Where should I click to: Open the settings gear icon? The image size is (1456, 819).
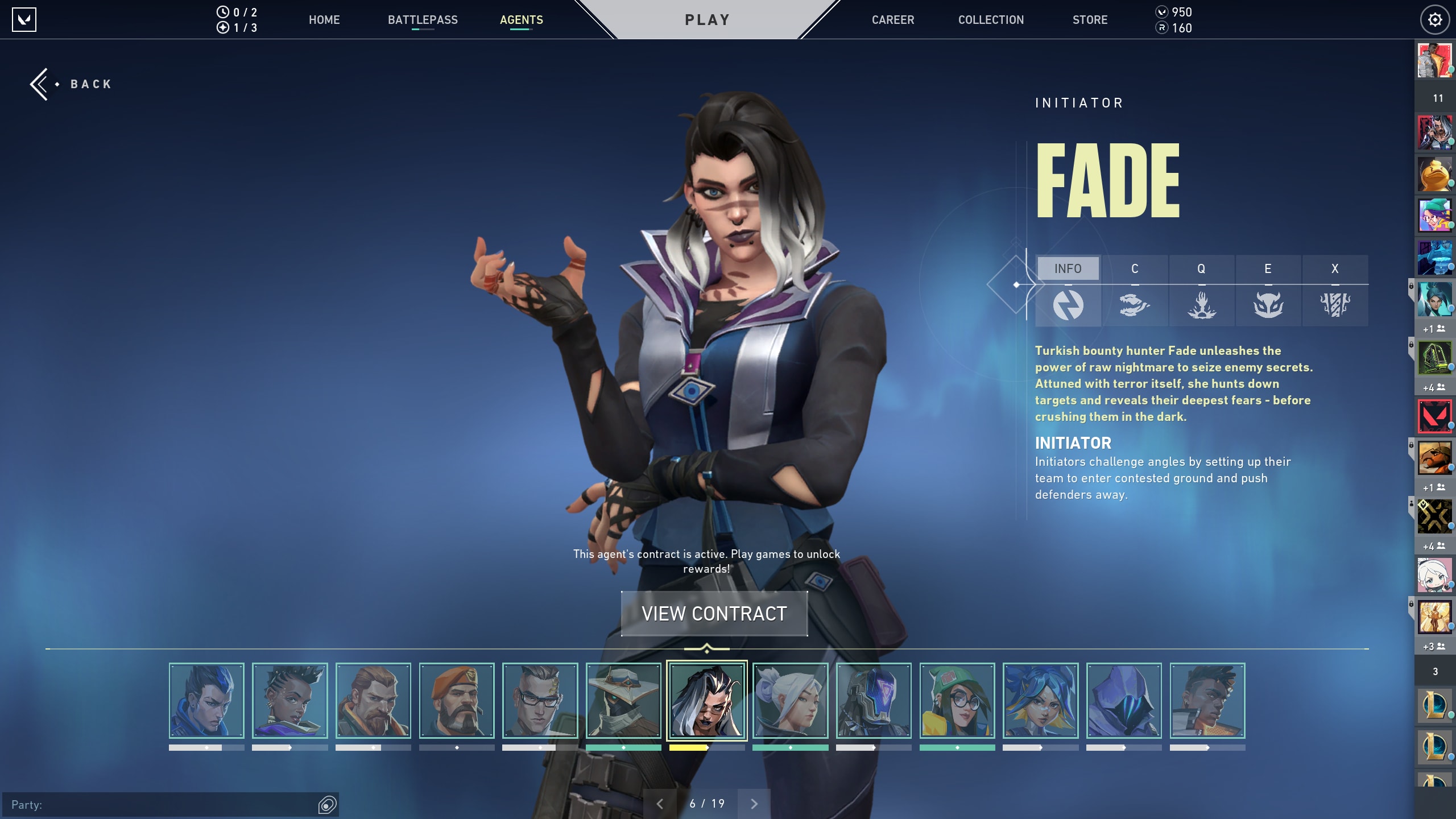click(x=1434, y=20)
